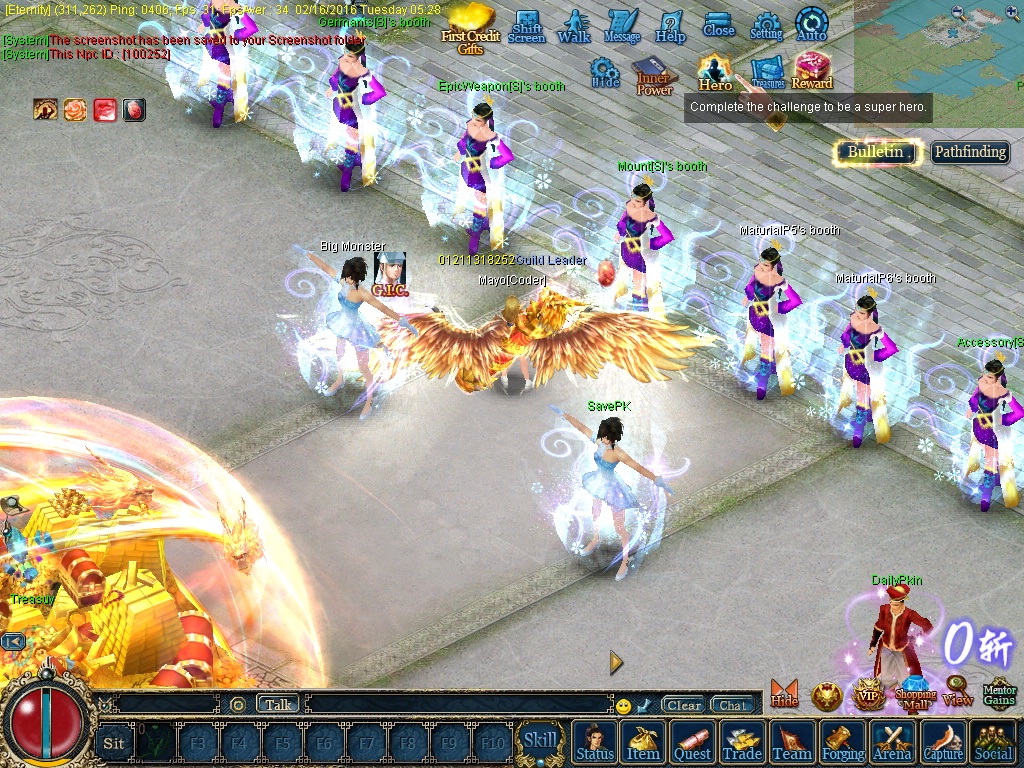Open the Bulletin board
This screenshot has width=1024, height=768.
pyautogui.click(x=876, y=152)
